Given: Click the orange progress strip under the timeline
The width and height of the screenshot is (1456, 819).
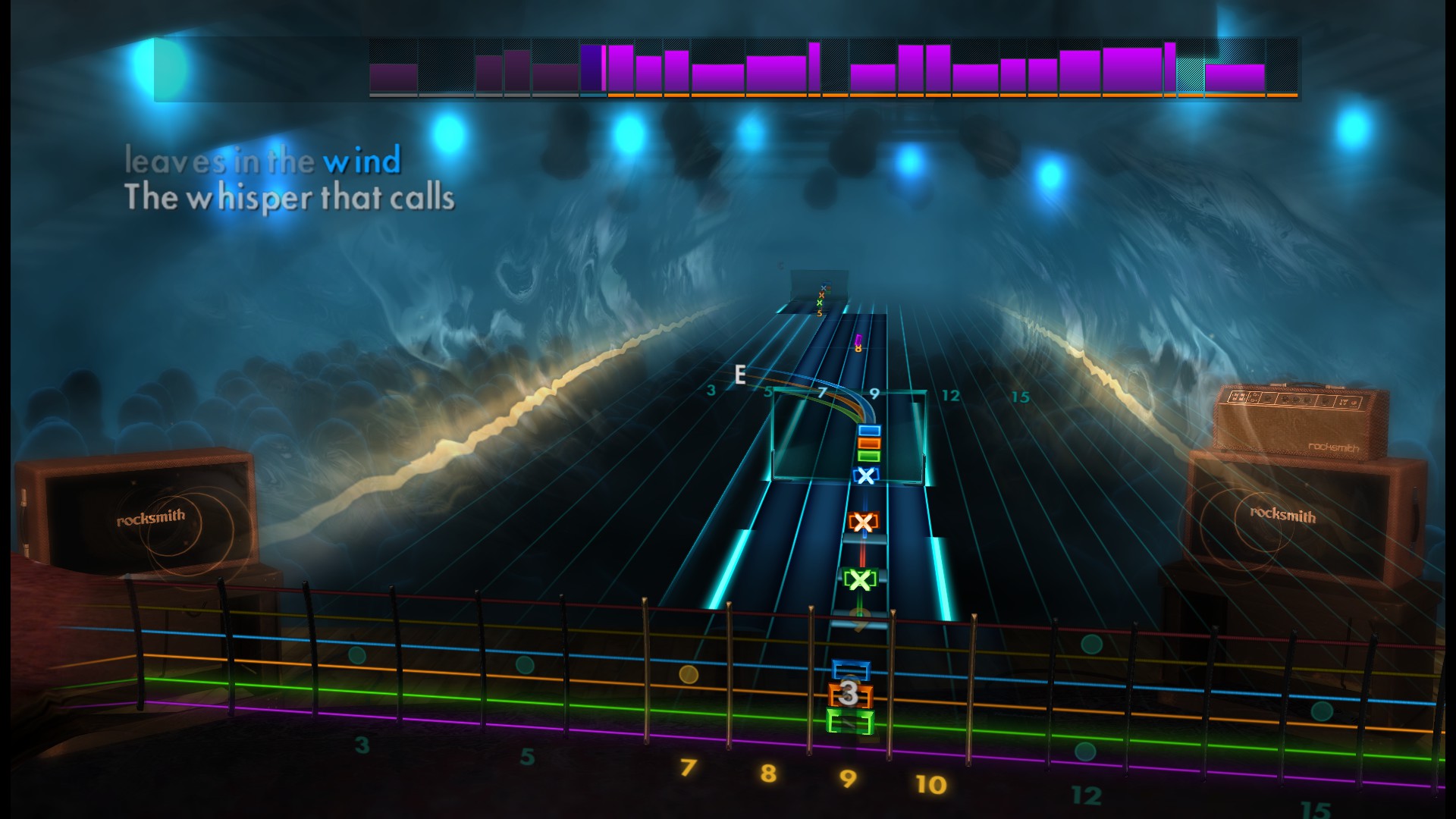Looking at the screenshot, I should [x=948, y=97].
